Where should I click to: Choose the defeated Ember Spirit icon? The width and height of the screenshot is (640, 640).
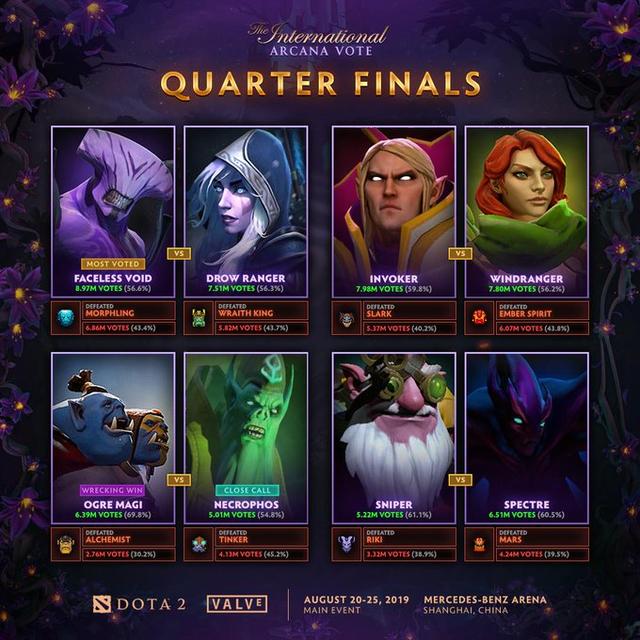tap(481, 318)
